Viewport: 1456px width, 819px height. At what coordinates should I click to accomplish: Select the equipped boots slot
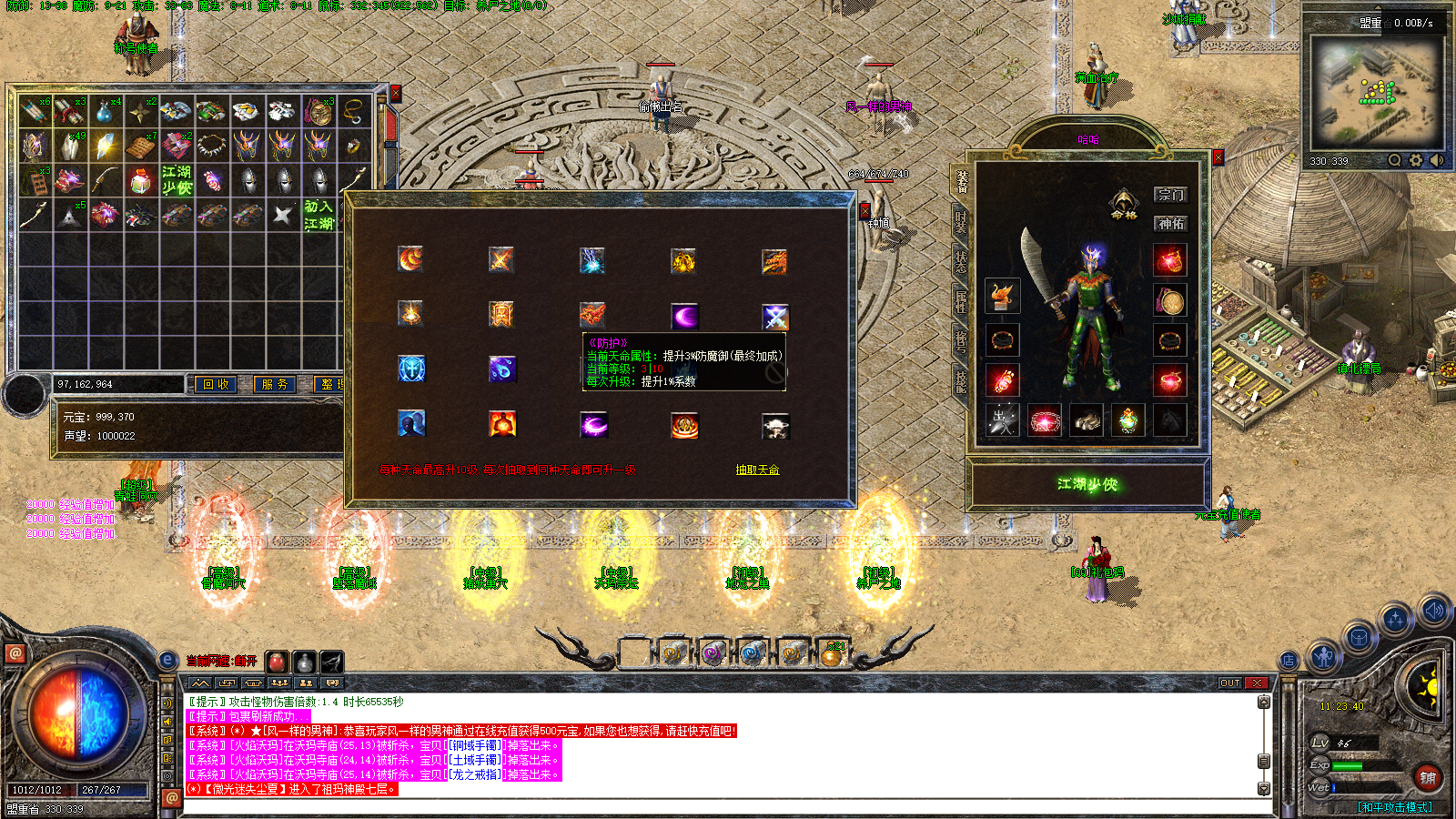click(x=1087, y=420)
